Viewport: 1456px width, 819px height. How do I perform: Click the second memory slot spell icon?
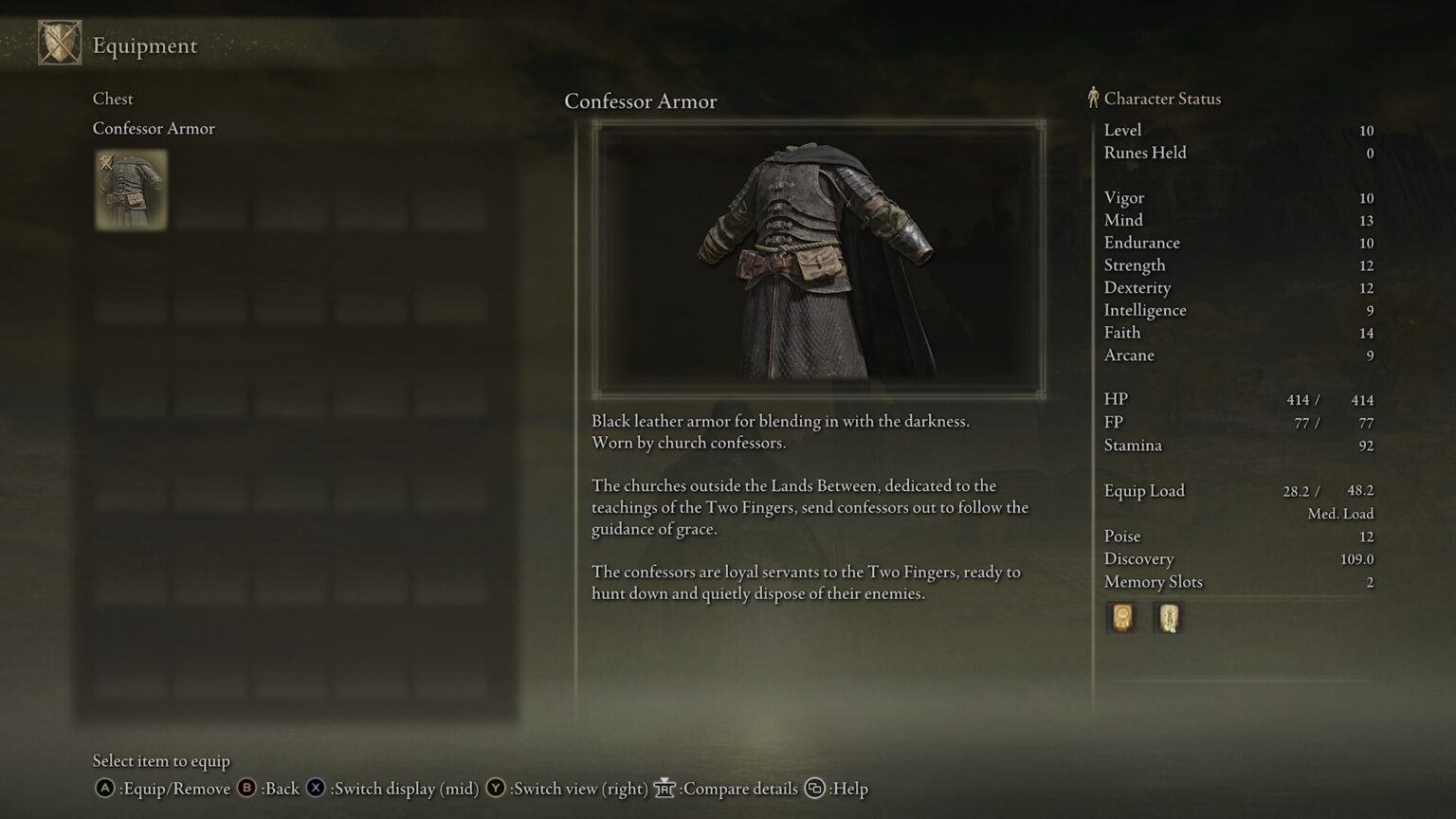[1168, 617]
